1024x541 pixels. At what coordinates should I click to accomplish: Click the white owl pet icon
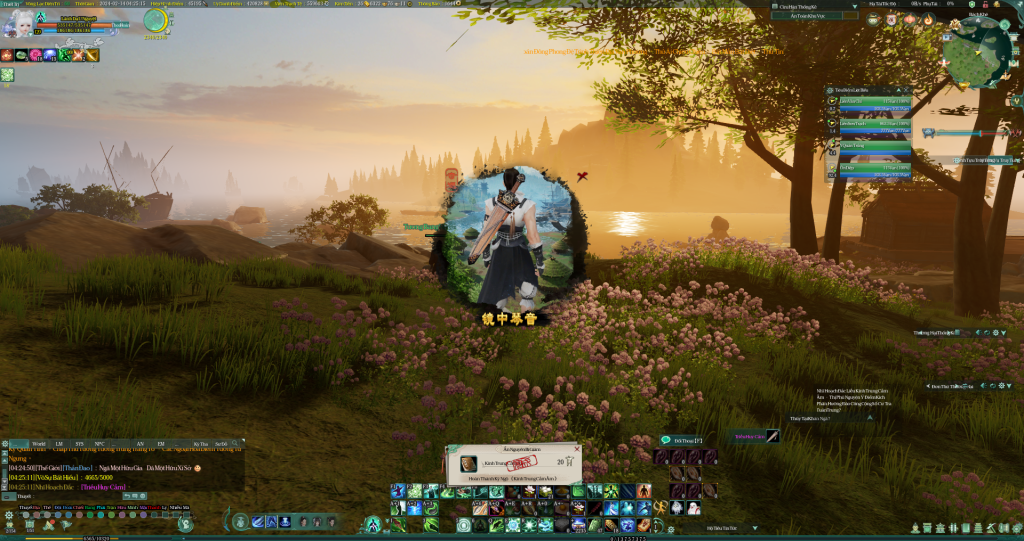[676, 507]
